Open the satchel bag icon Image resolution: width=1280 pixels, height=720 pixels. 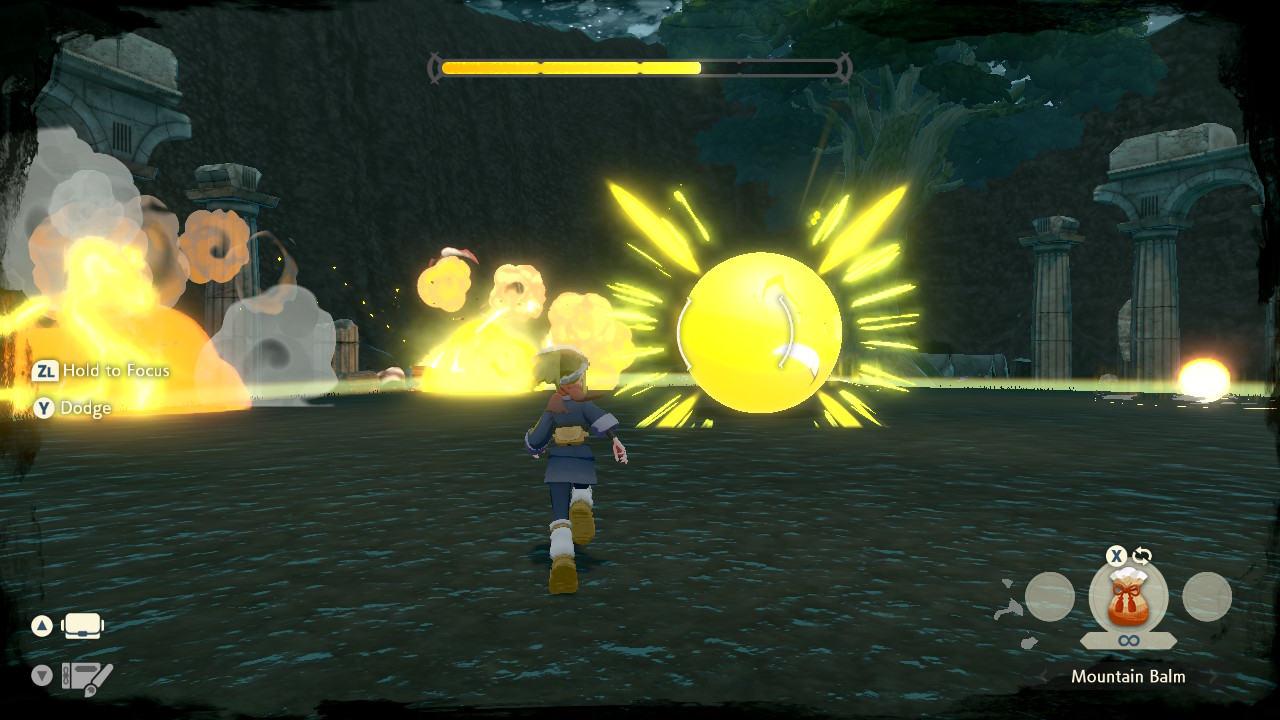click(x=83, y=627)
